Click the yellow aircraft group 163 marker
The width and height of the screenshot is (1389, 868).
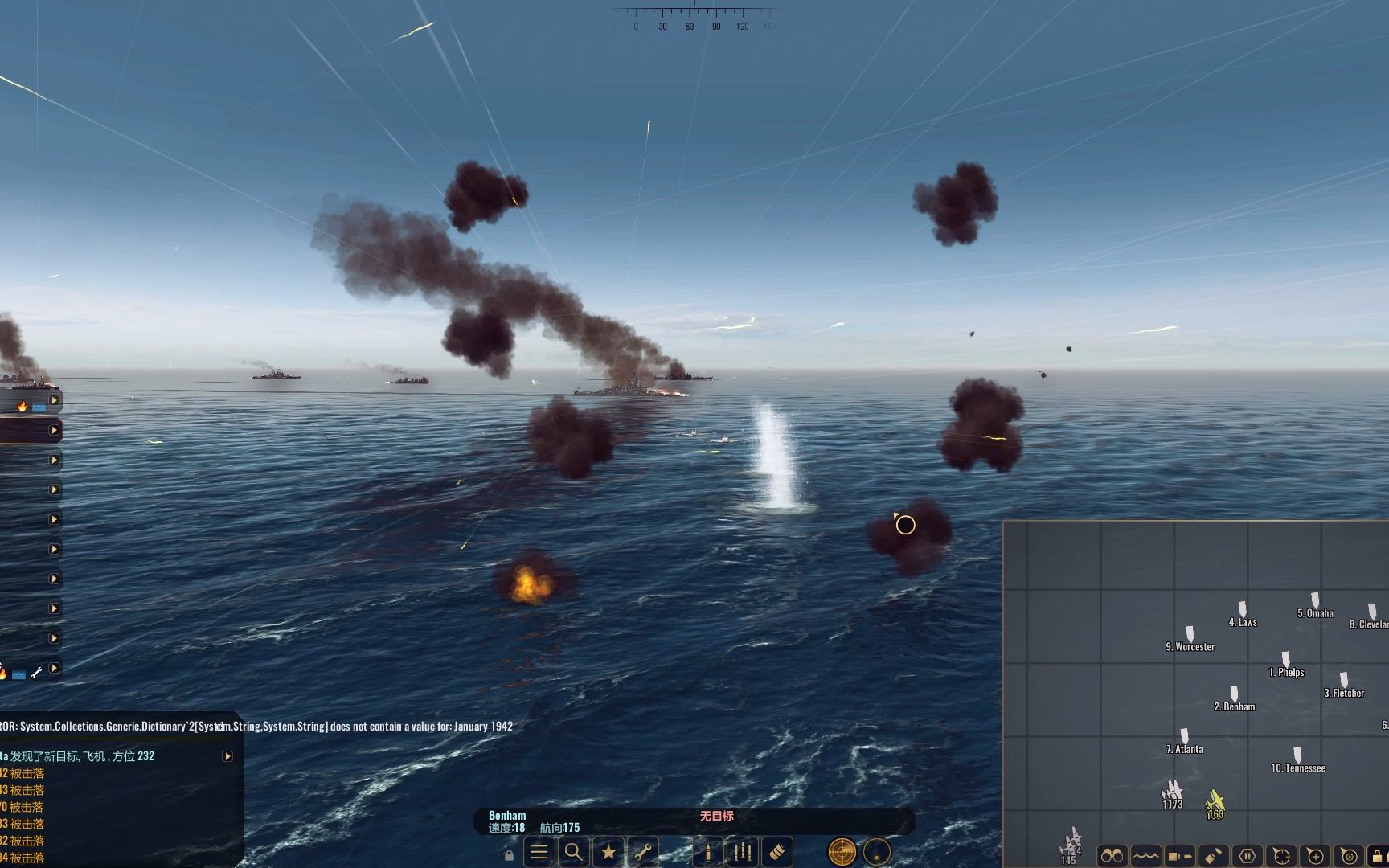point(1215,802)
